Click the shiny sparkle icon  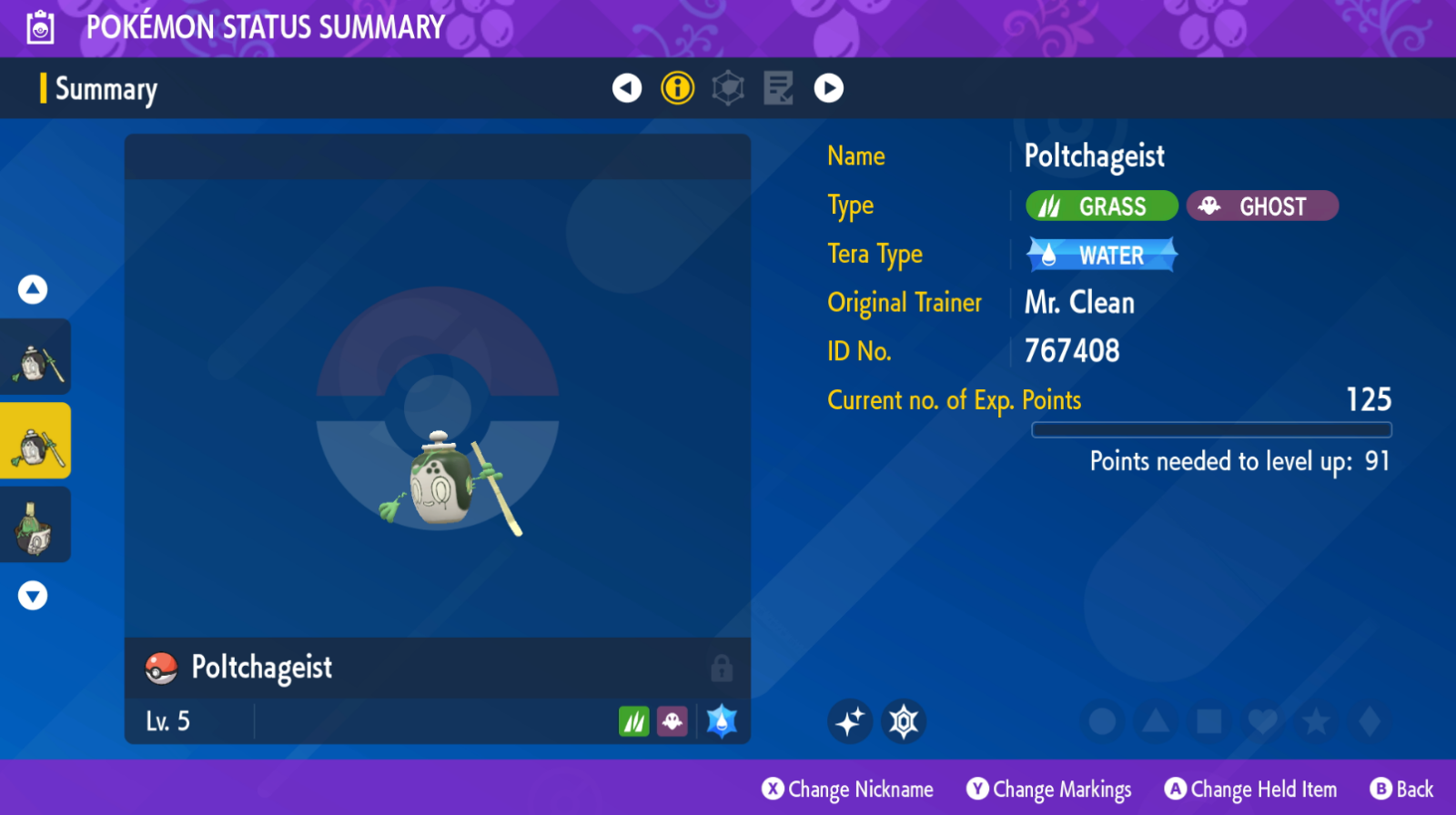(x=850, y=722)
